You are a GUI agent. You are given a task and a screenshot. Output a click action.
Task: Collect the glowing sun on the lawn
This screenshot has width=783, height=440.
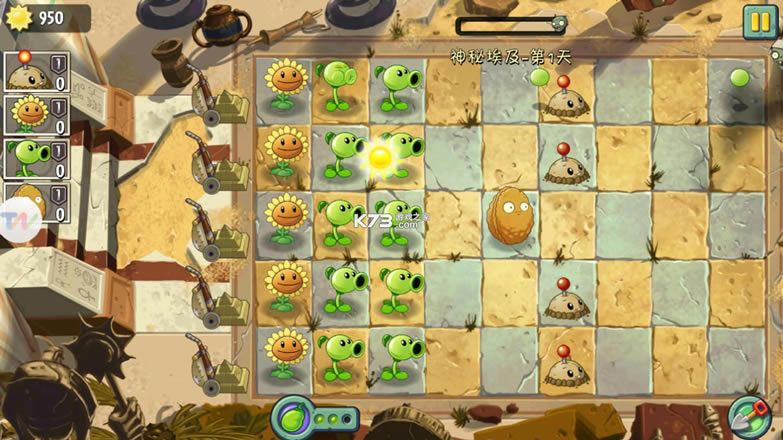tap(379, 157)
